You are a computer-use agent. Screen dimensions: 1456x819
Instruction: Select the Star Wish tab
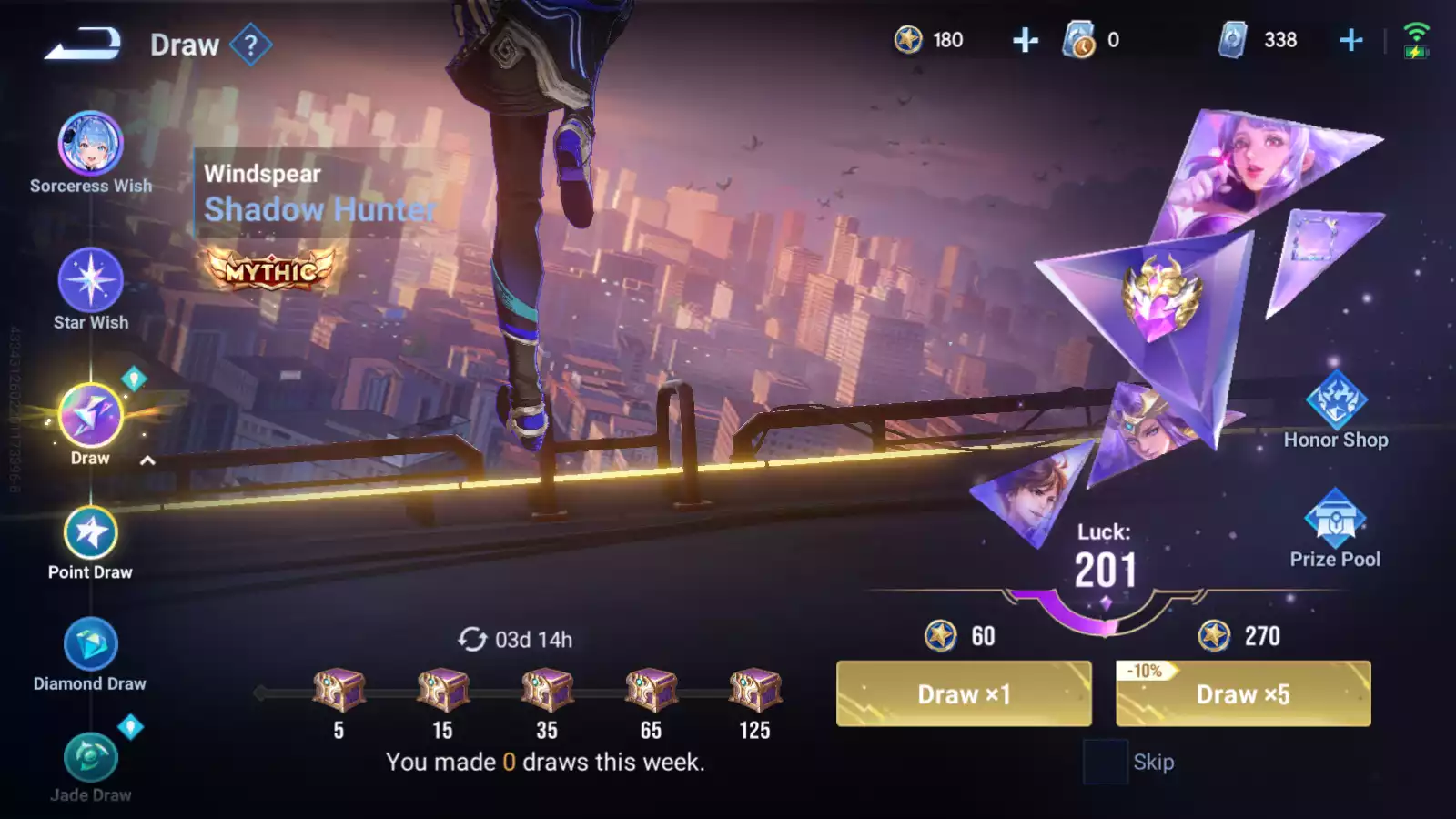tap(90, 280)
